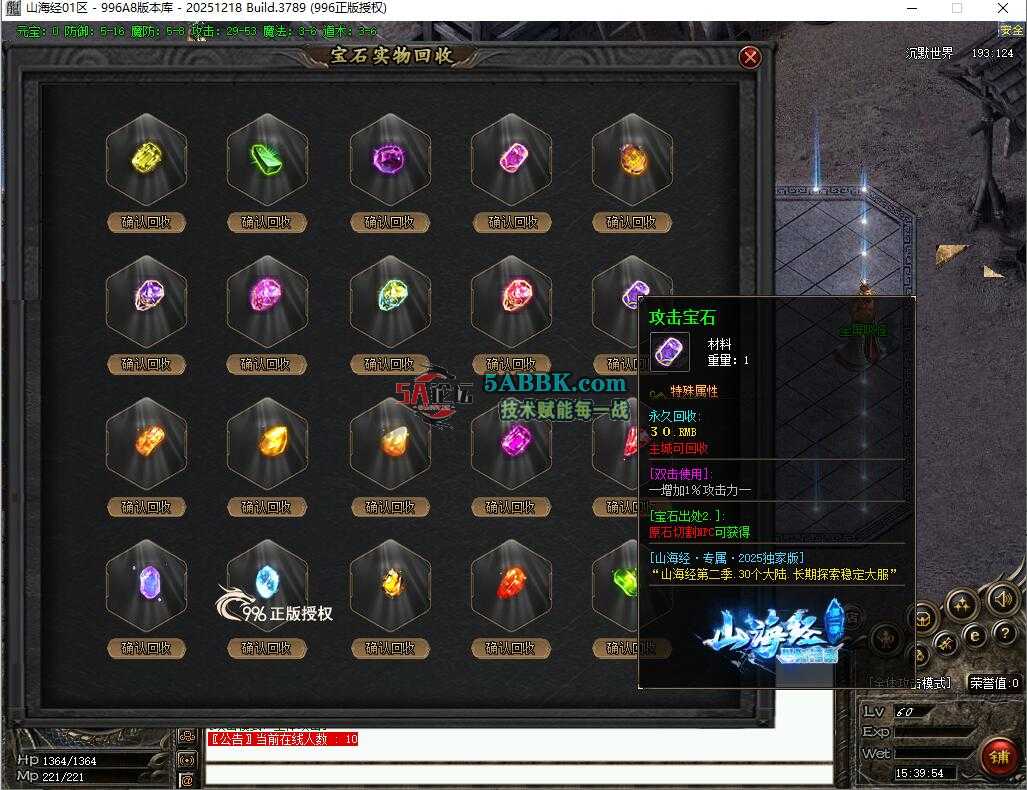Select the green jade bar gem

(x=267, y=159)
